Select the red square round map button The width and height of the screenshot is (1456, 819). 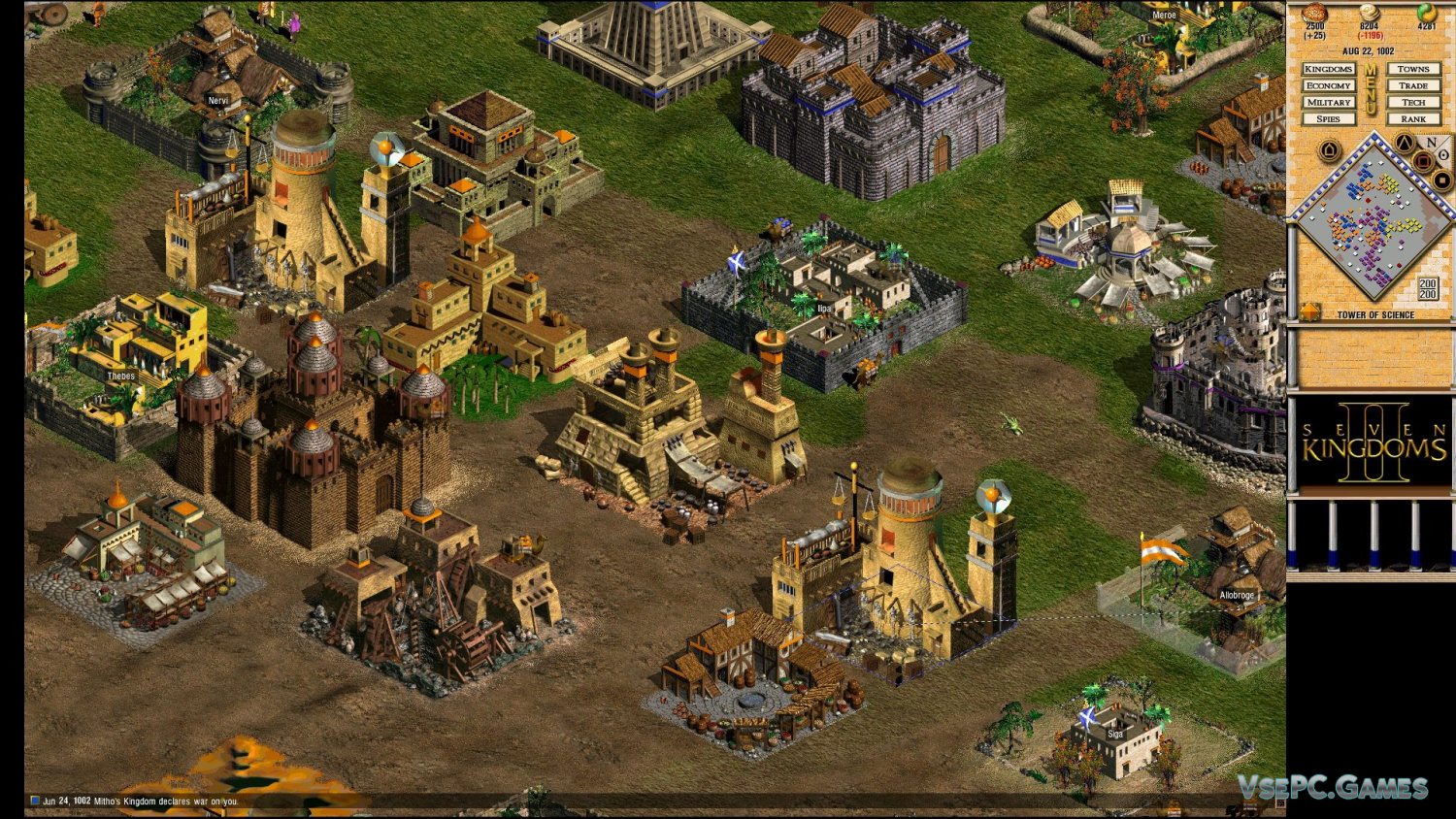tap(1422, 162)
